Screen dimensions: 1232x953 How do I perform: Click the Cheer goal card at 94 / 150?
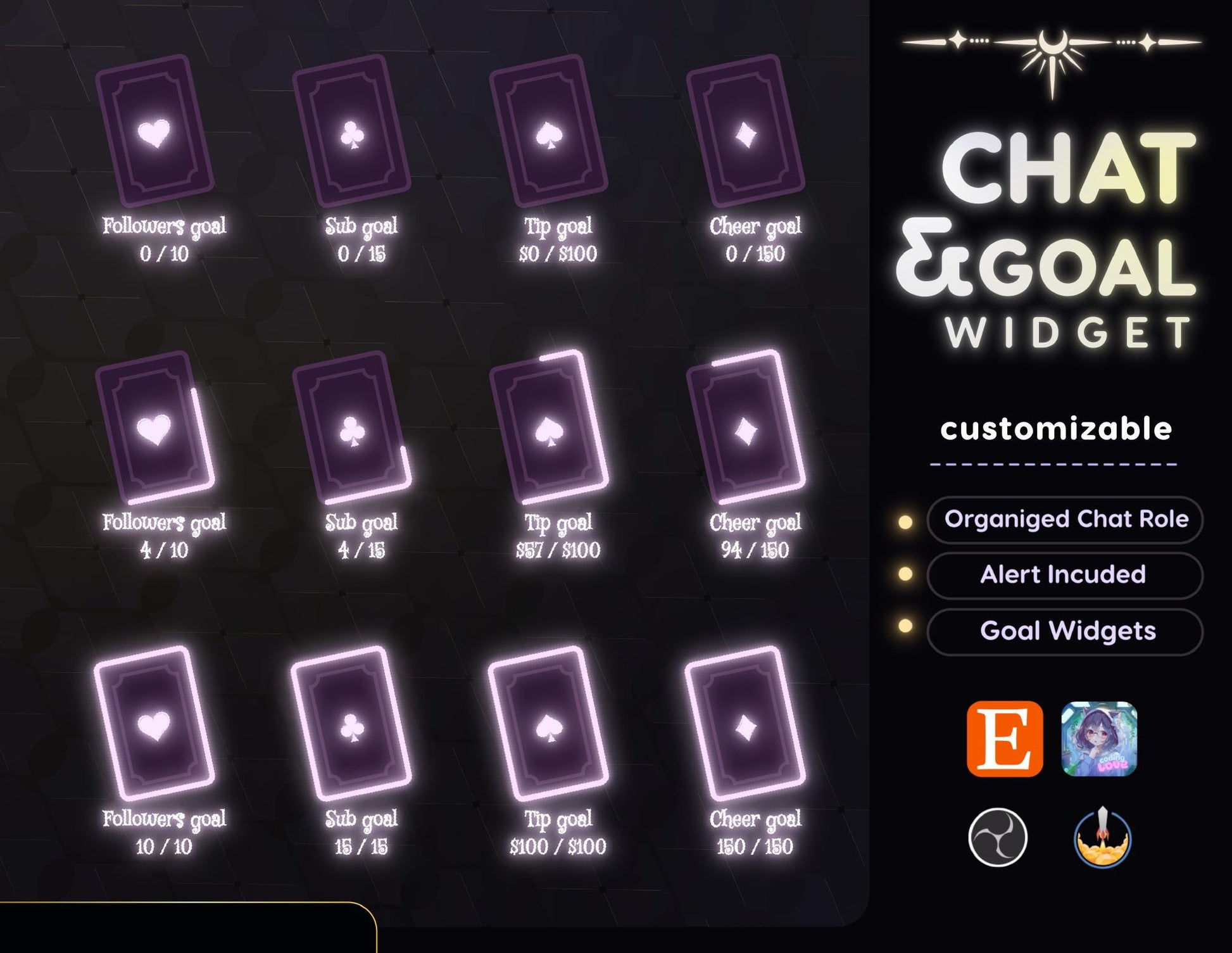746,427
